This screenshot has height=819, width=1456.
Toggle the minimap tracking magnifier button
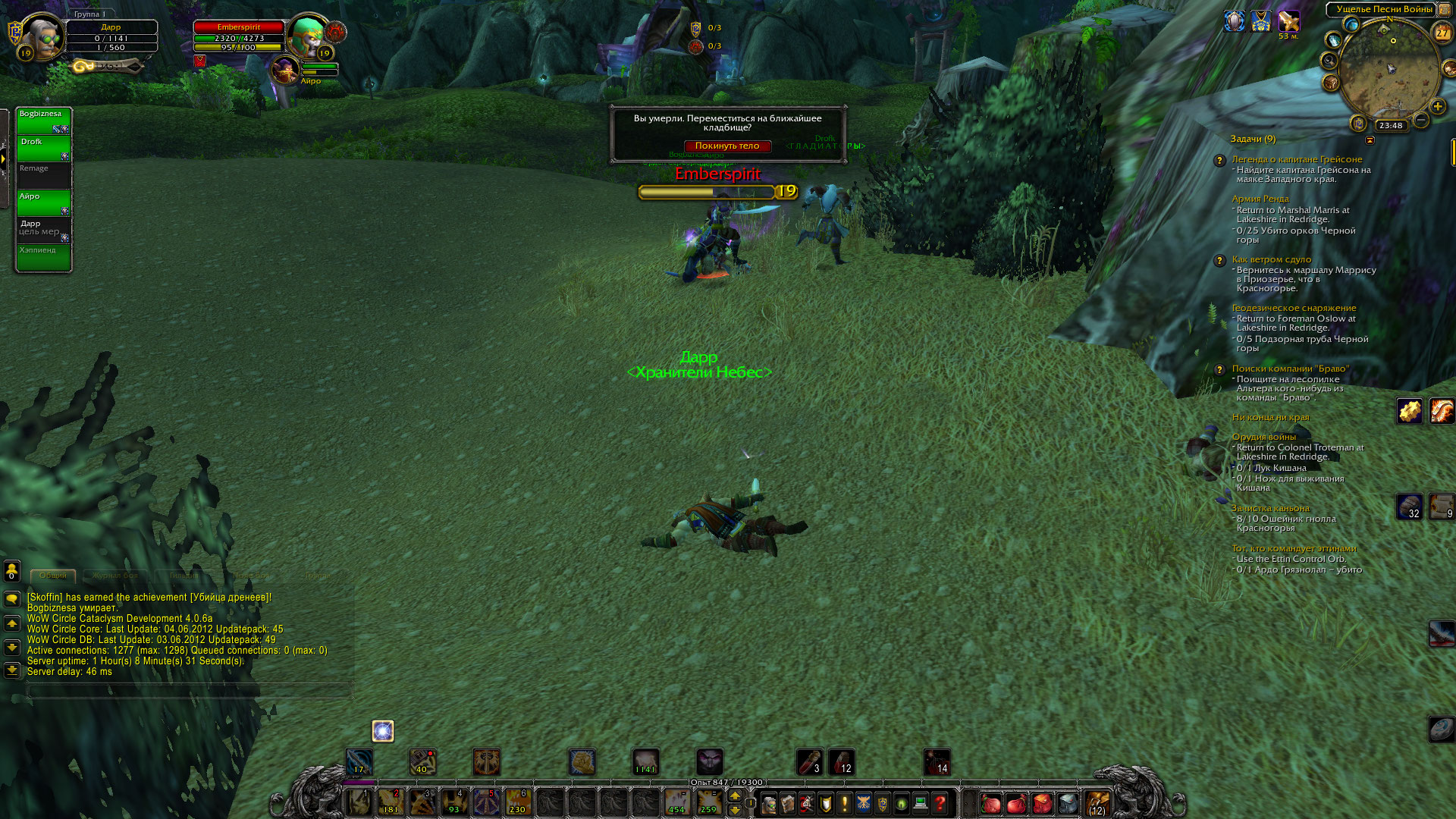1329,60
